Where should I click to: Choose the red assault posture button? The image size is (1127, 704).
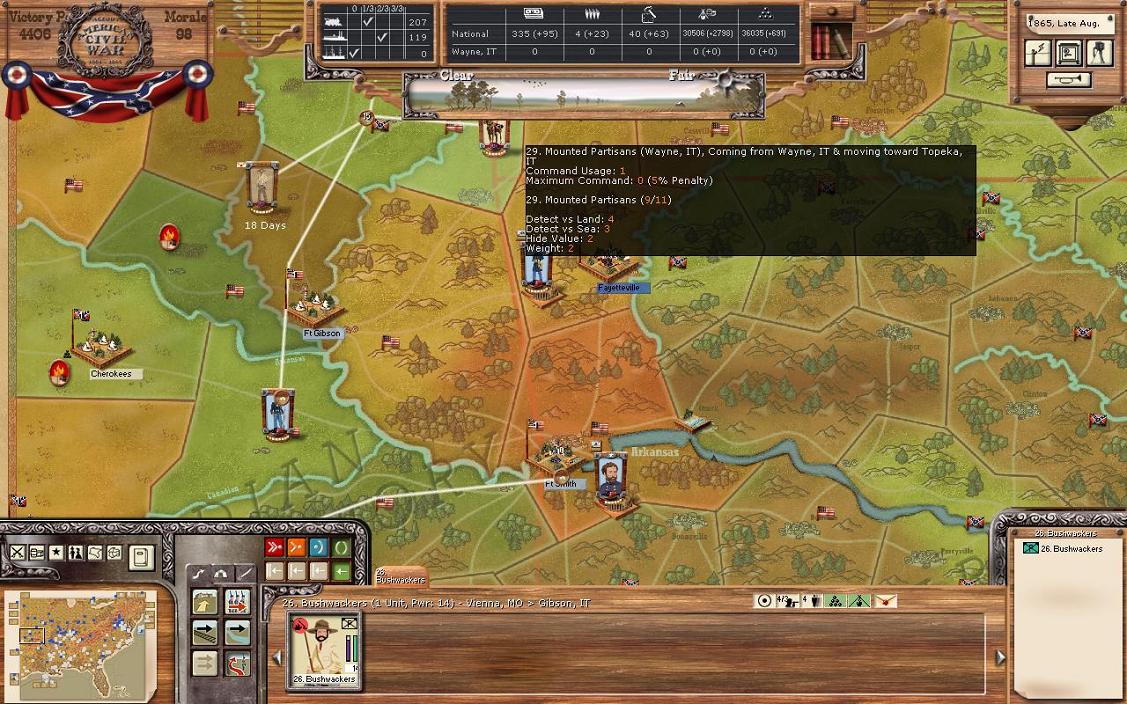pos(274,547)
